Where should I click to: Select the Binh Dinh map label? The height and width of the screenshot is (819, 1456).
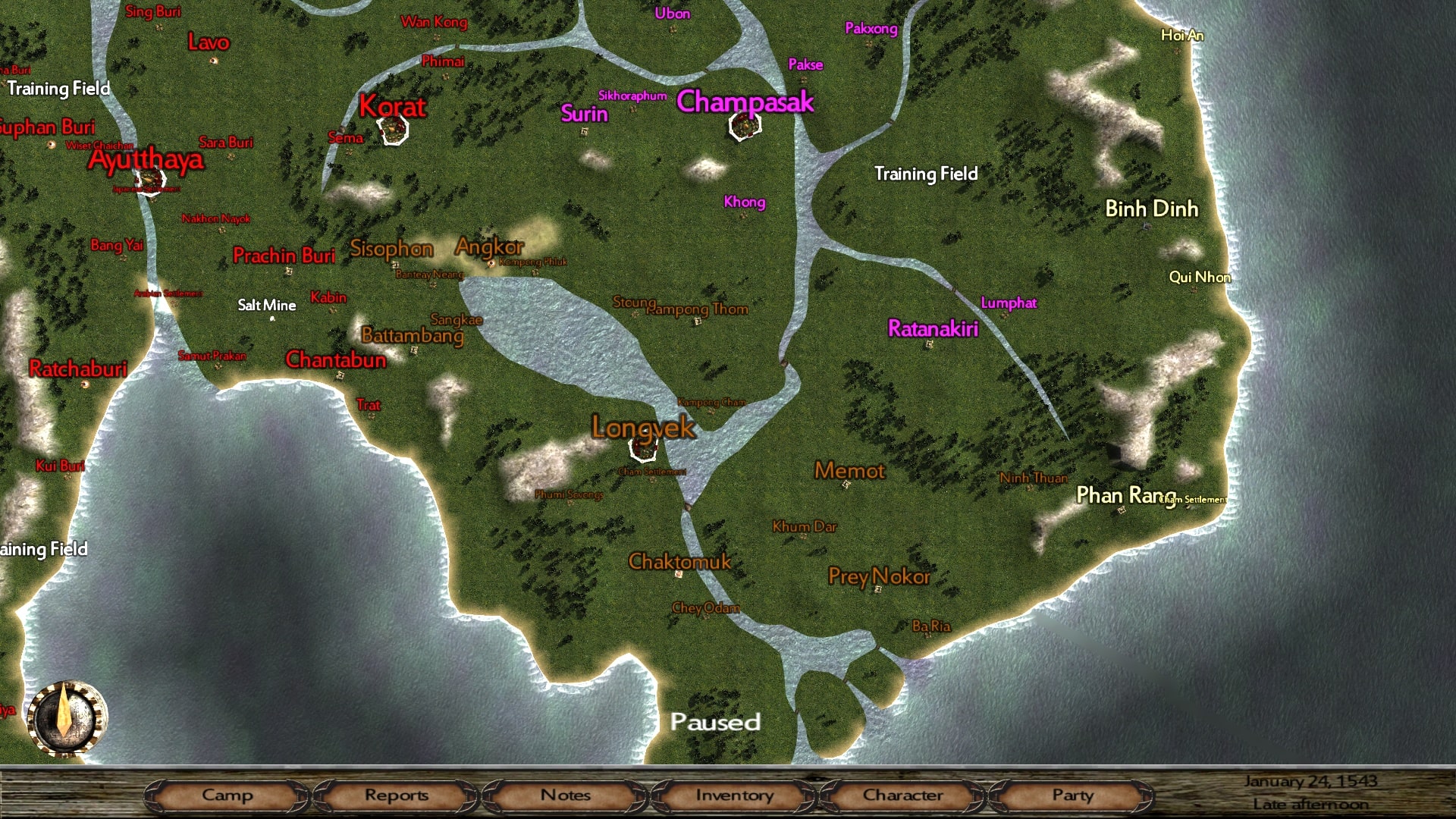tap(1151, 209)
